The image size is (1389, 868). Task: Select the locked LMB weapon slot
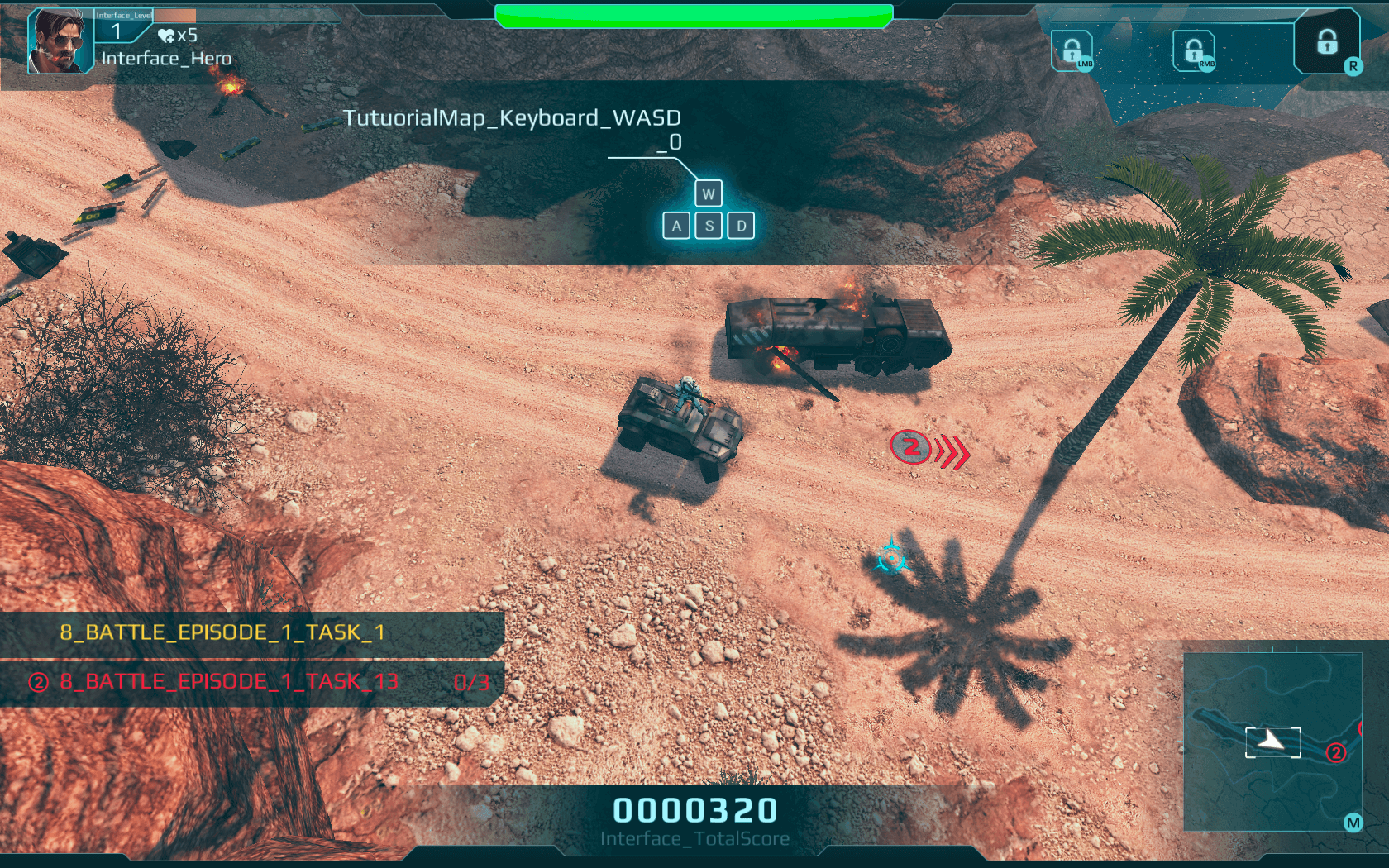1072,51
